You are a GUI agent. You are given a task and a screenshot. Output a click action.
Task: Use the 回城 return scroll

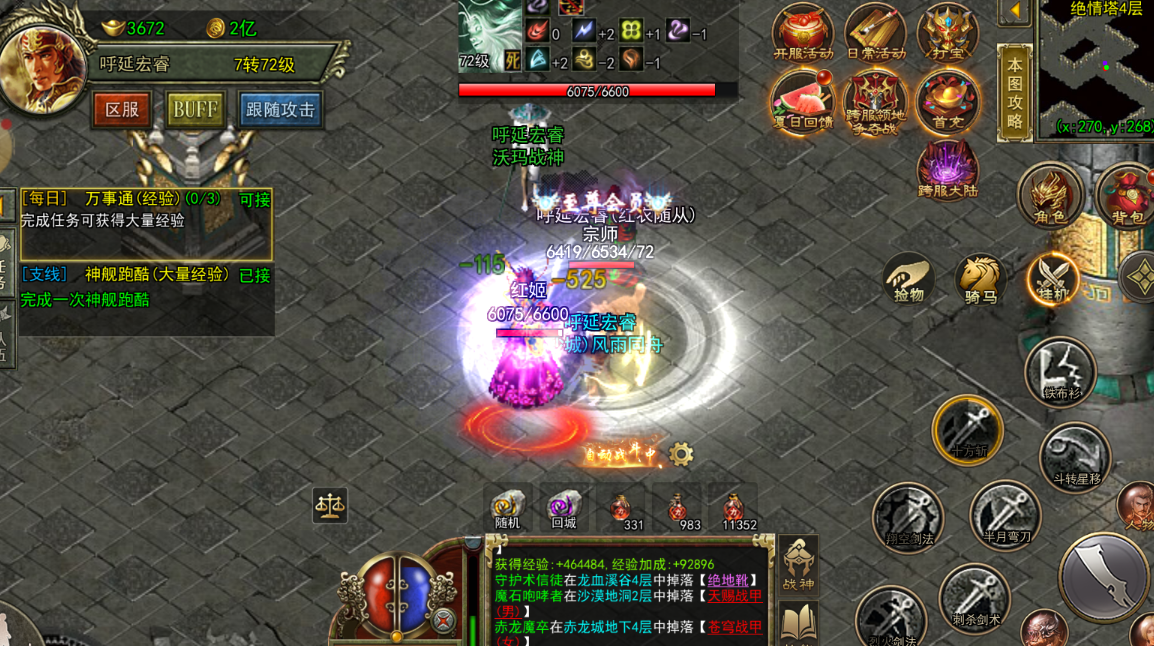tap(563, 508)
